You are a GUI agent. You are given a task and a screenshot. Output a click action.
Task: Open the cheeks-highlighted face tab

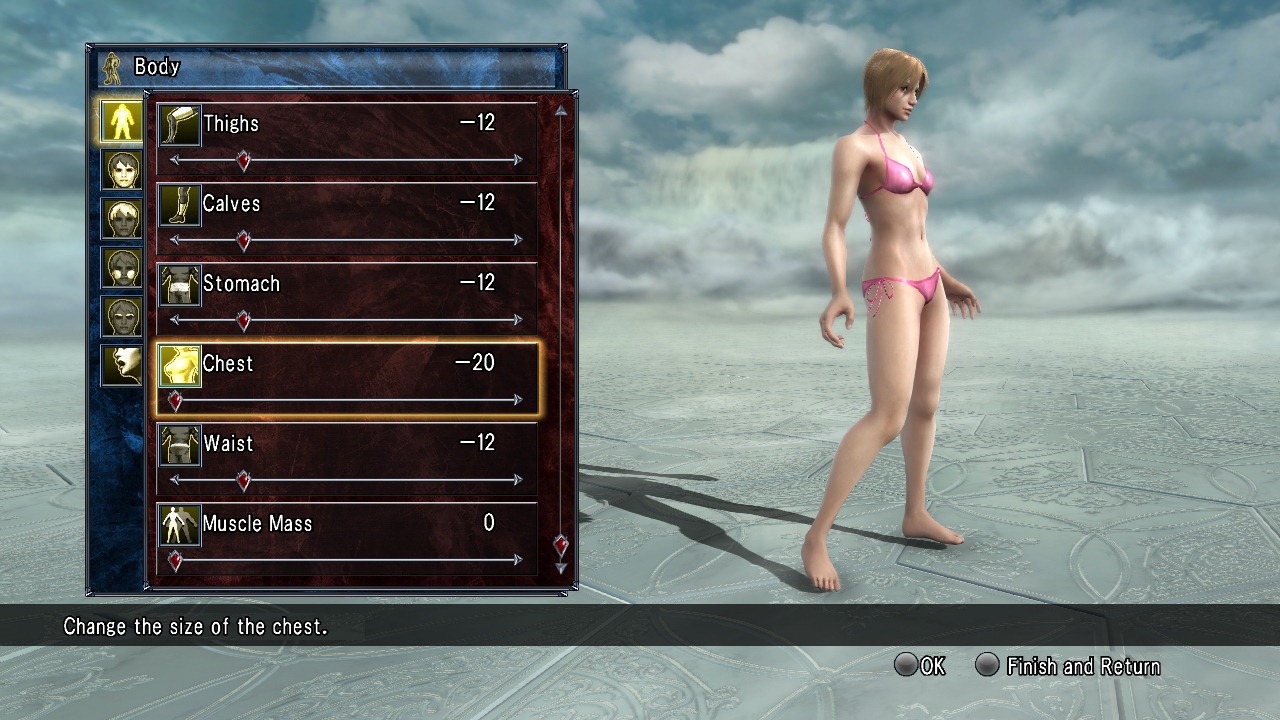122,268
